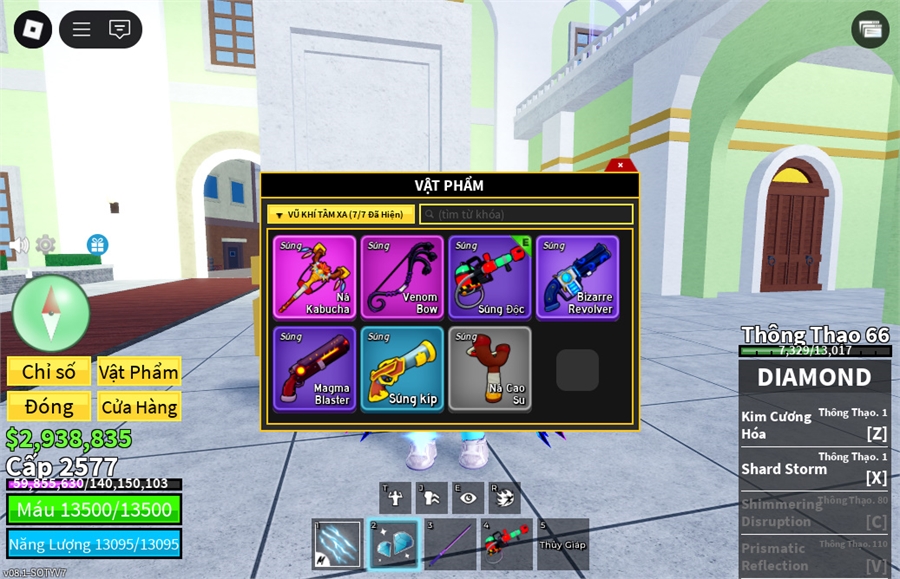Open the Cửa Hàng shop
The image size is (900, 579).
coord(139,407)
